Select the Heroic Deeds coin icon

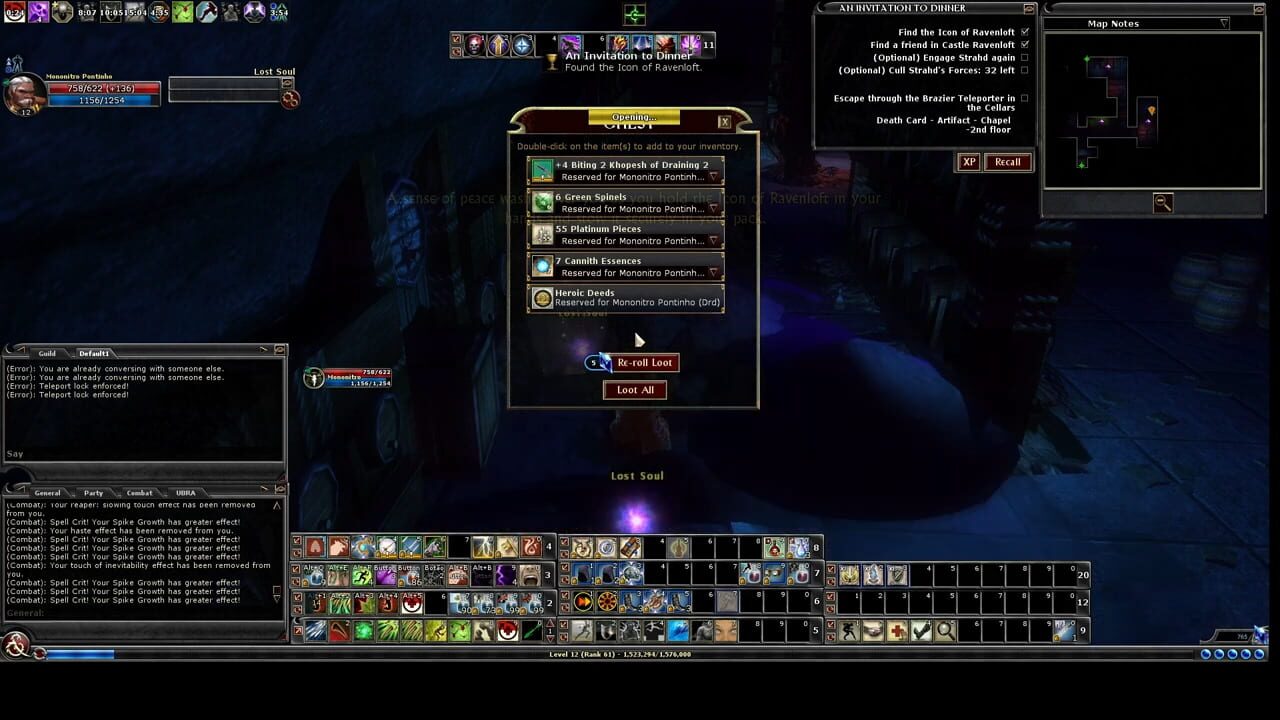(x=541, y=297)
